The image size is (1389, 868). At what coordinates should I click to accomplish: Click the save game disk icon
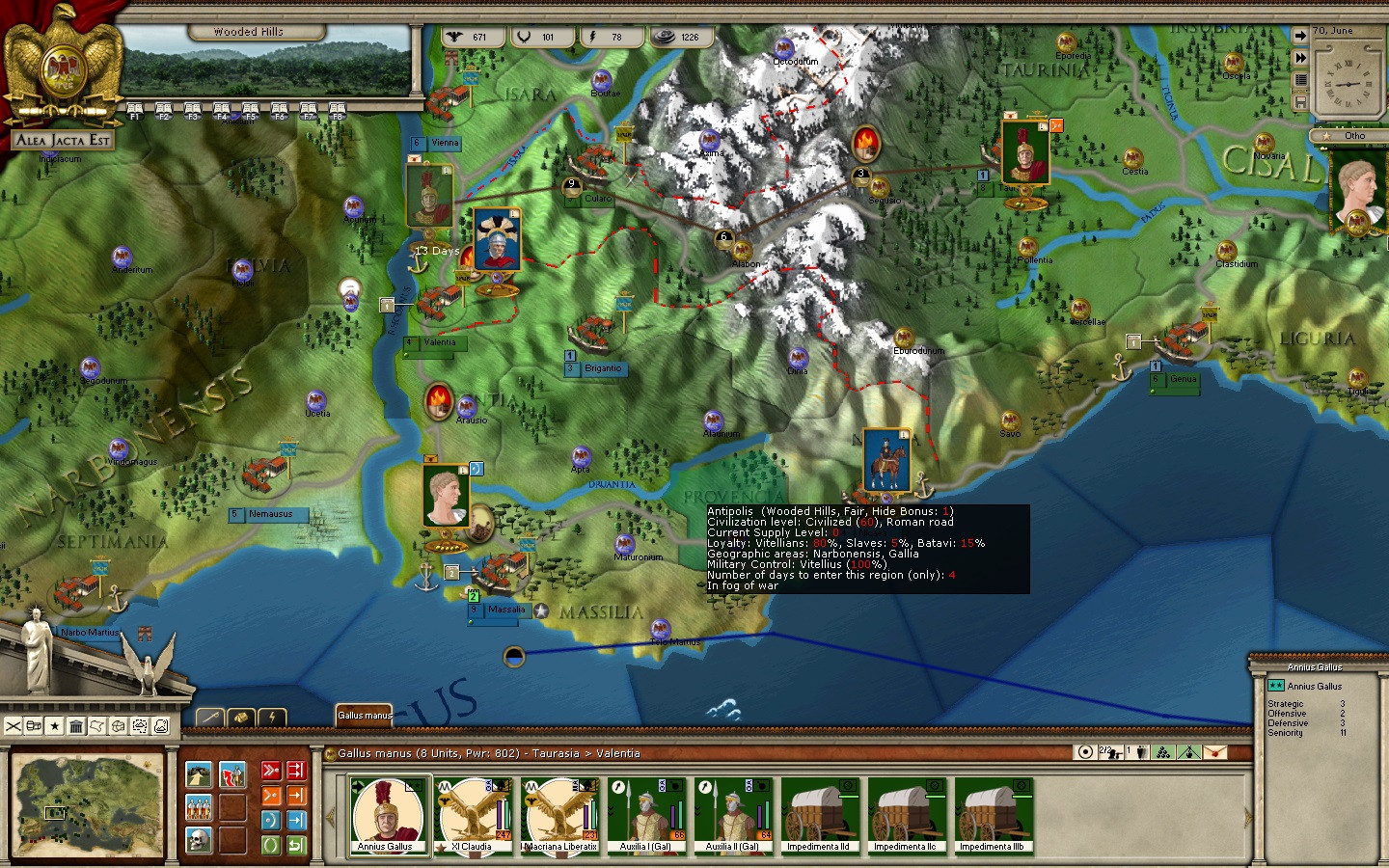[x=1300, y=101]
